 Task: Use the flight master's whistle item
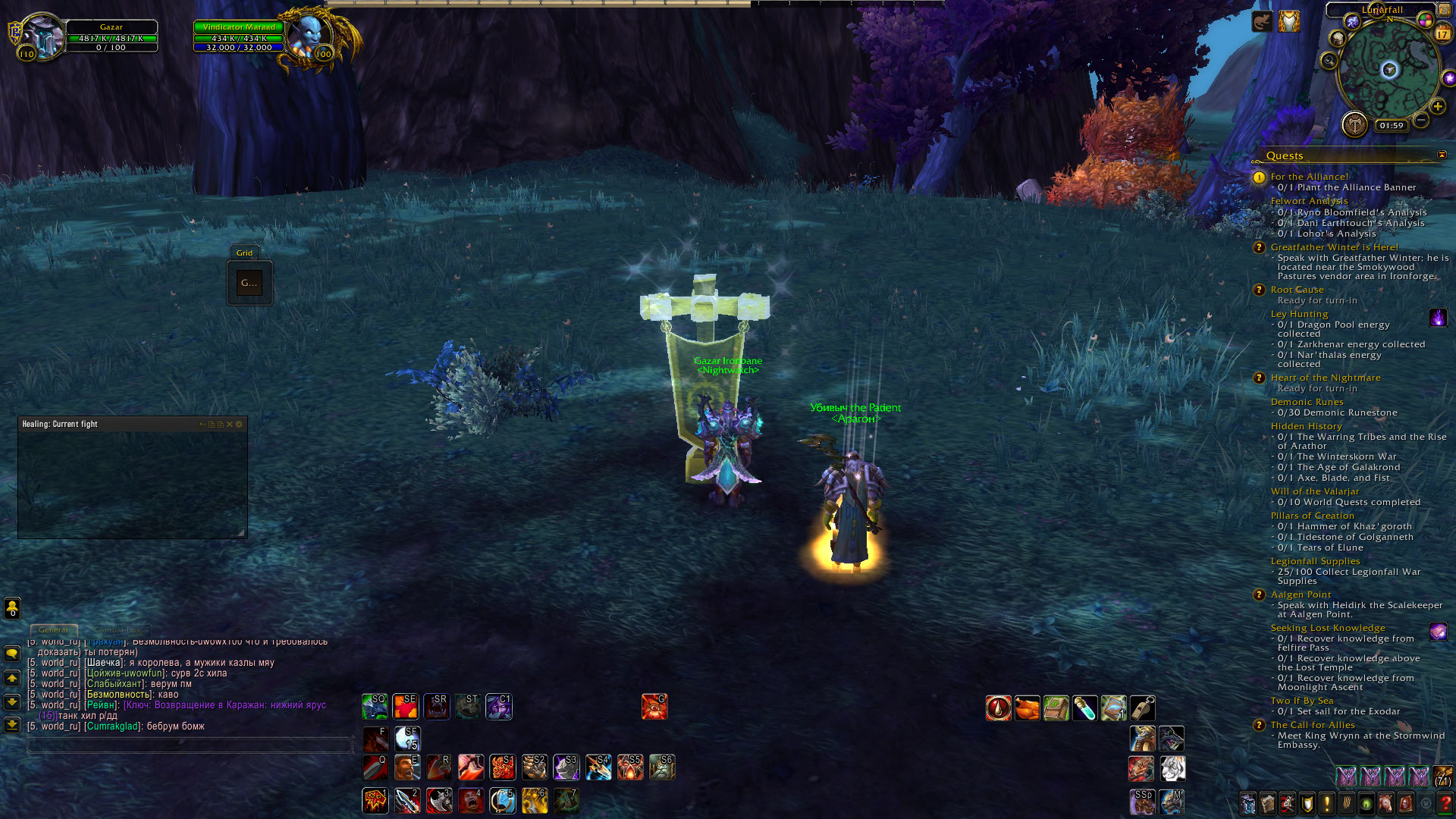coord(1143,708)
